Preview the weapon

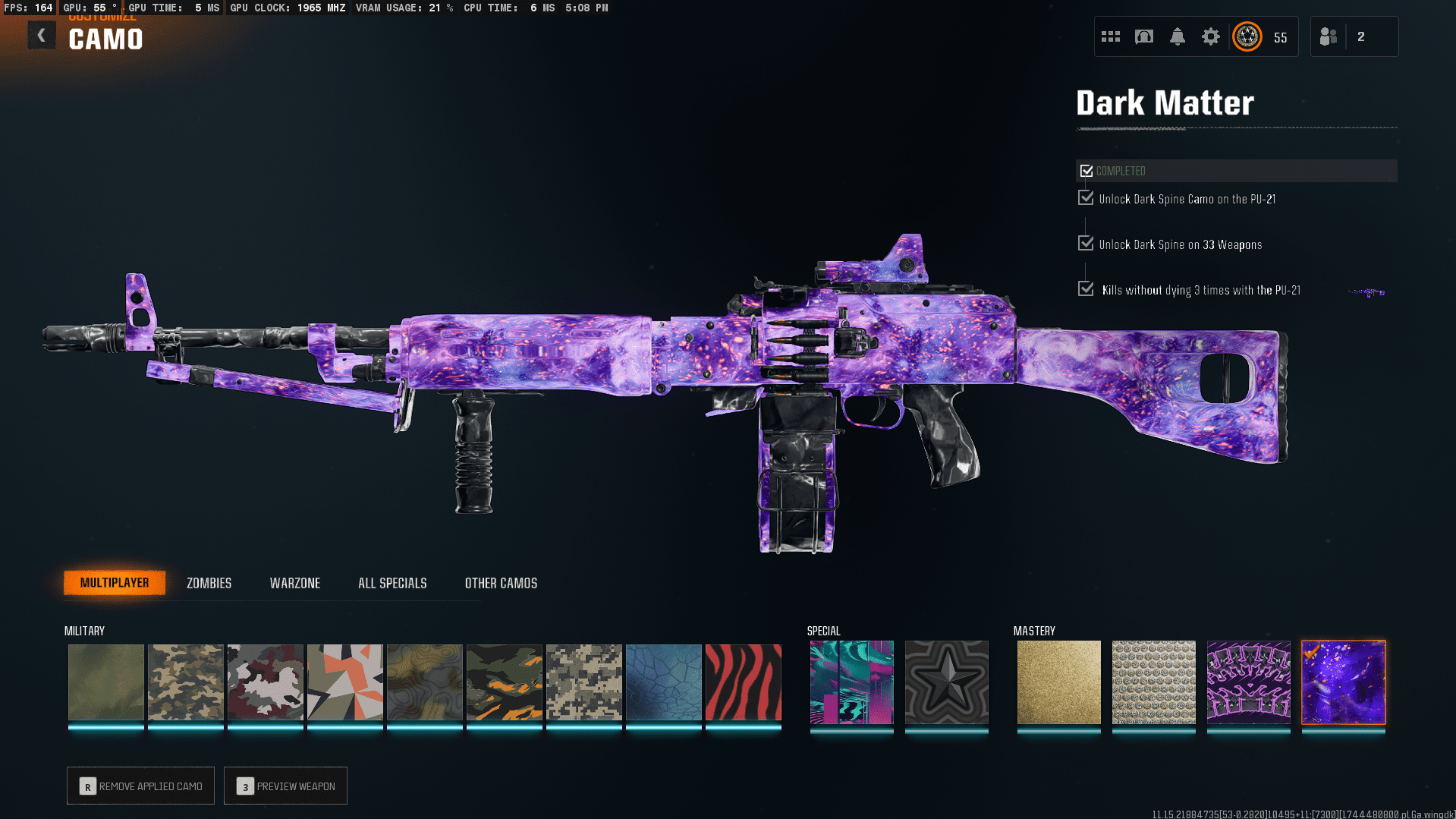tap(286, 786)
